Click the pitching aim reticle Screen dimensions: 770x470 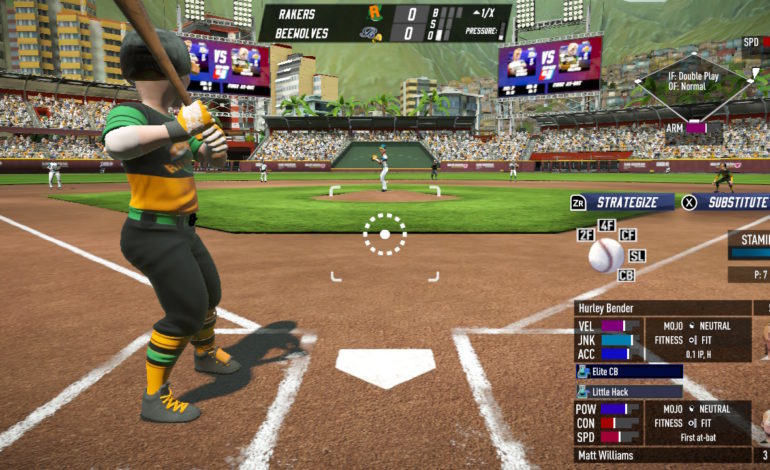coord(384,234)
